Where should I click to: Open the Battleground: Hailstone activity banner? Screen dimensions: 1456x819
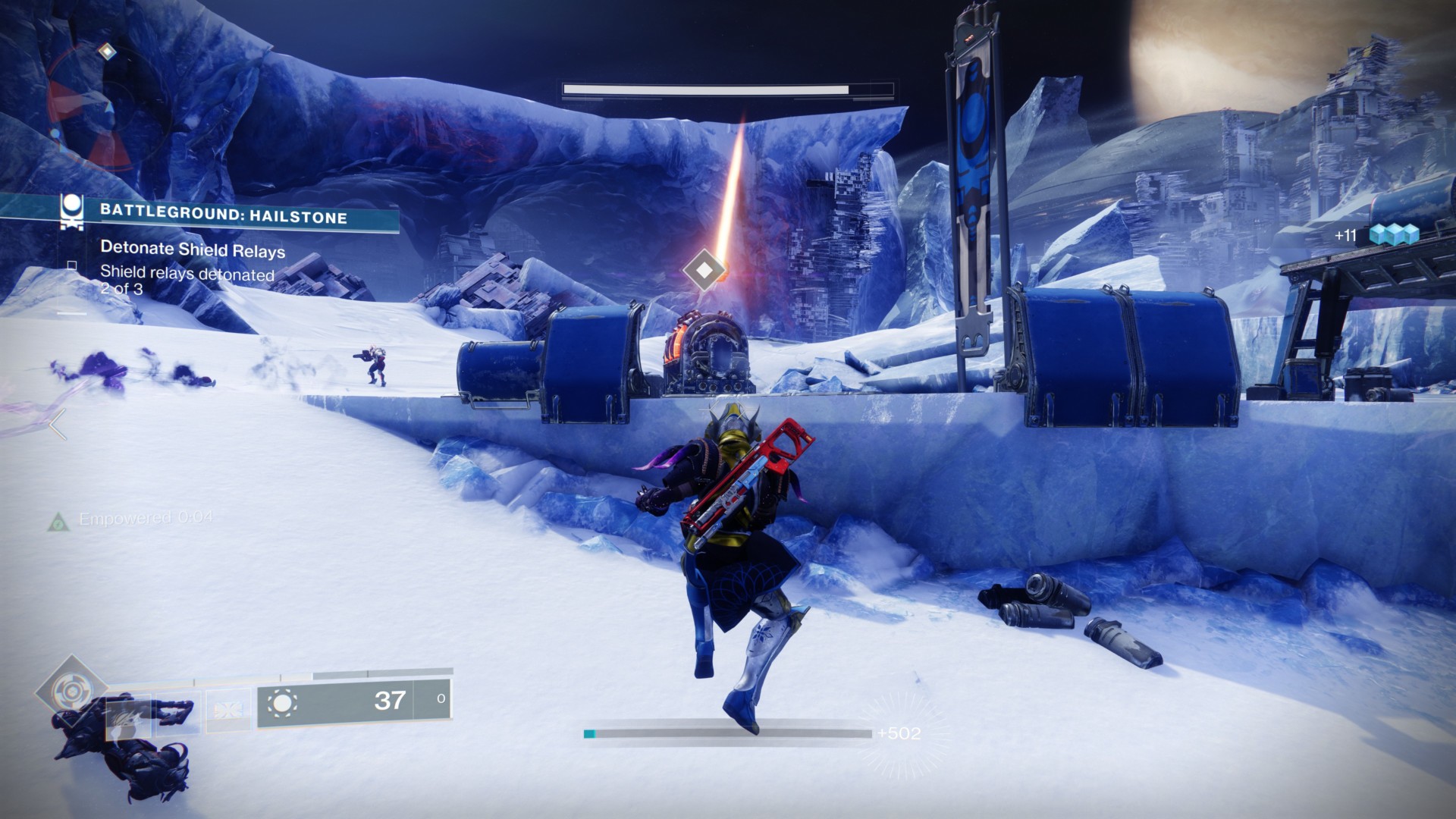click(x=223, y=215)
